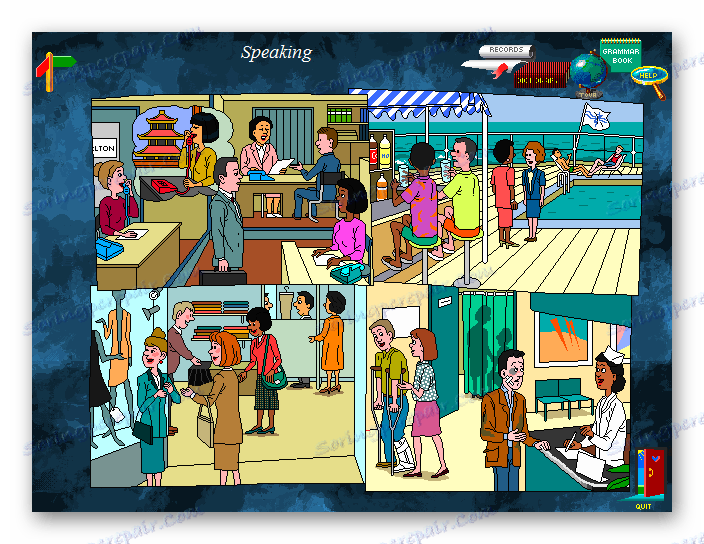704x544 pixels.
Task: Click the signpost navigation icon
Action: pyautogui.click(x=53, y=70)
